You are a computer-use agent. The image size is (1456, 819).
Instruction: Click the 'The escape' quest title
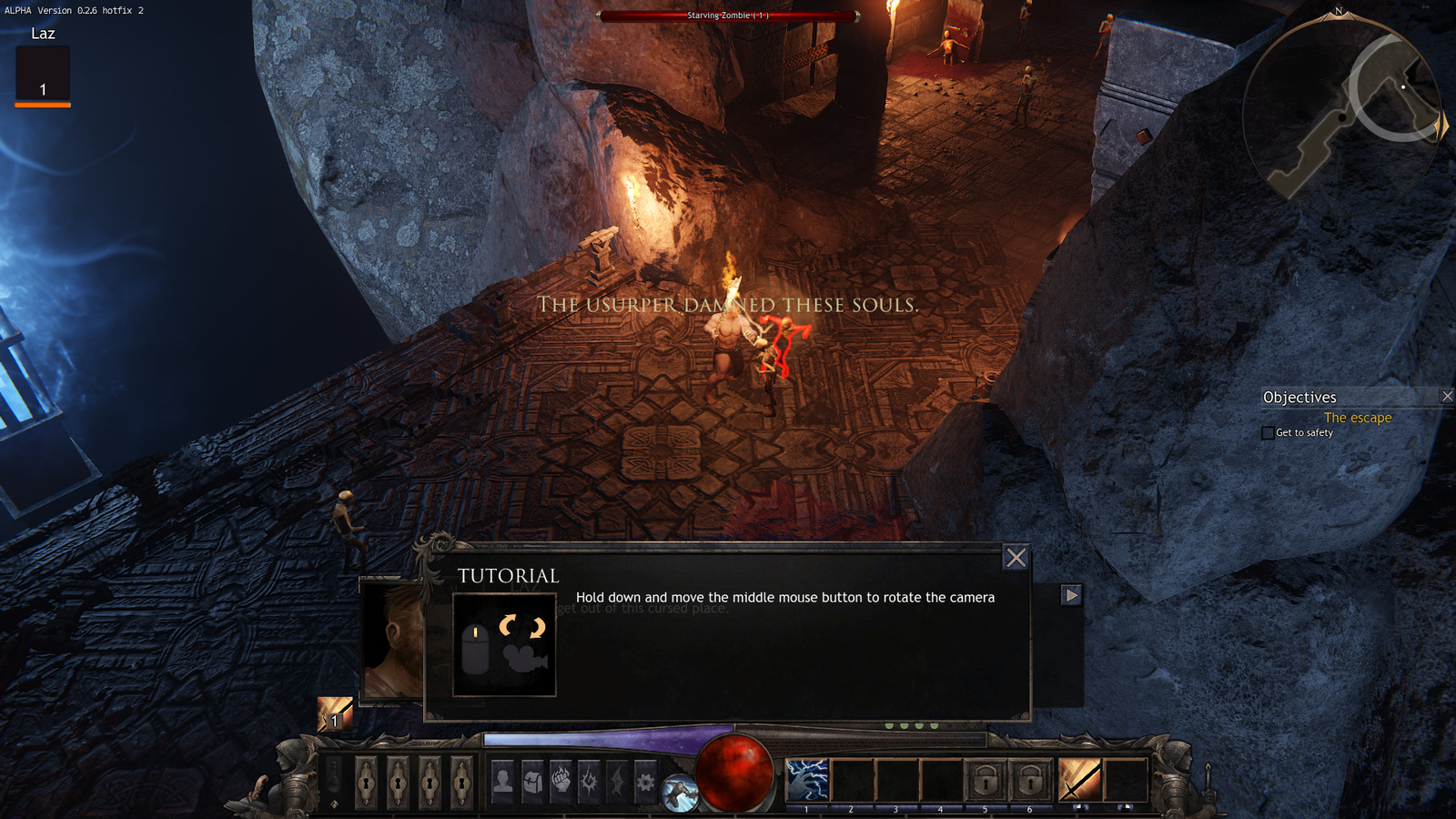point(1357,418)
